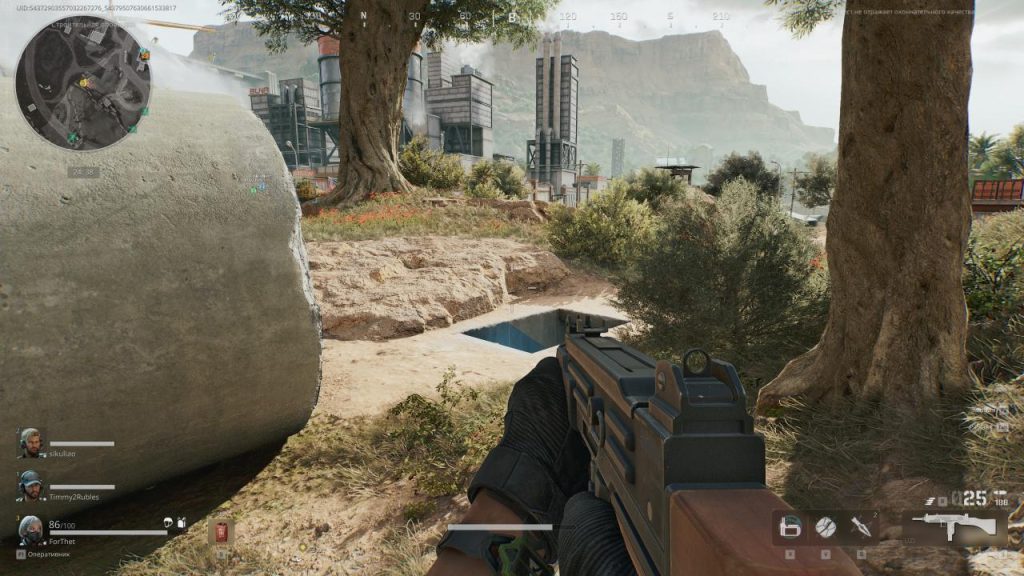Click the backpack icon beside the helmet
The height and width of the screenshot is (576, 1024).
click(182, 523)
